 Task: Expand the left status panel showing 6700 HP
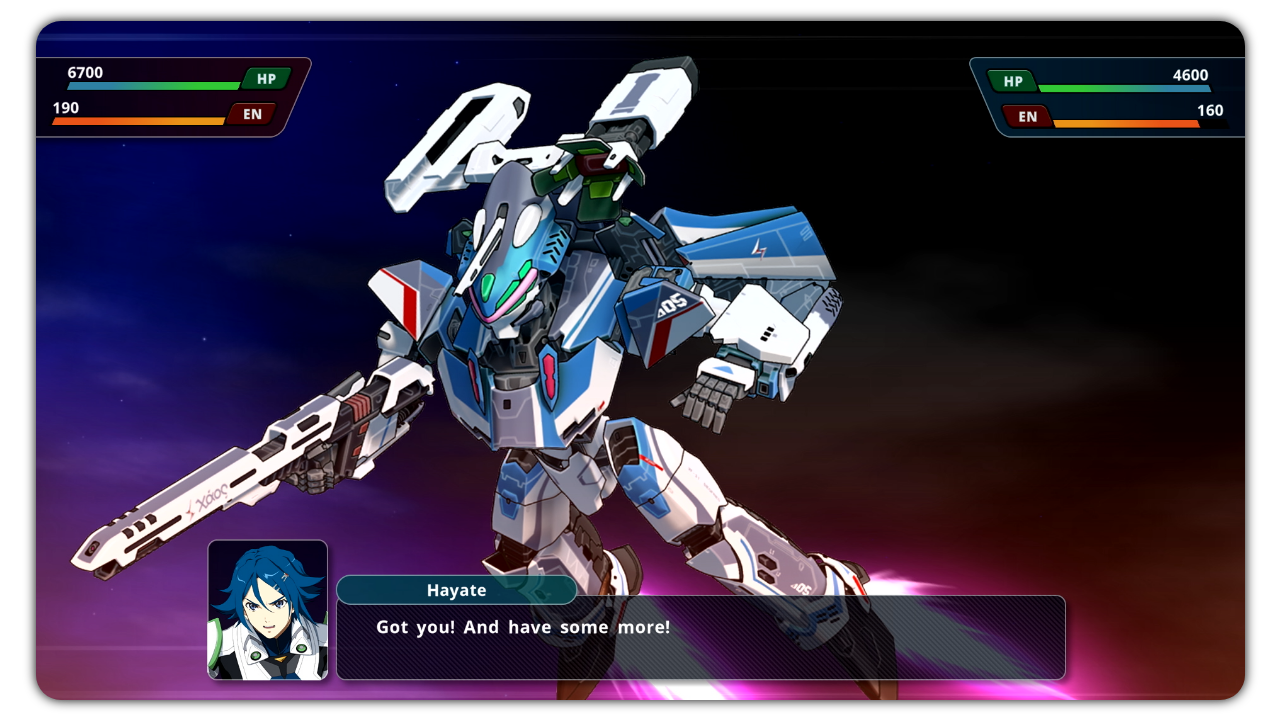point(170,95)
